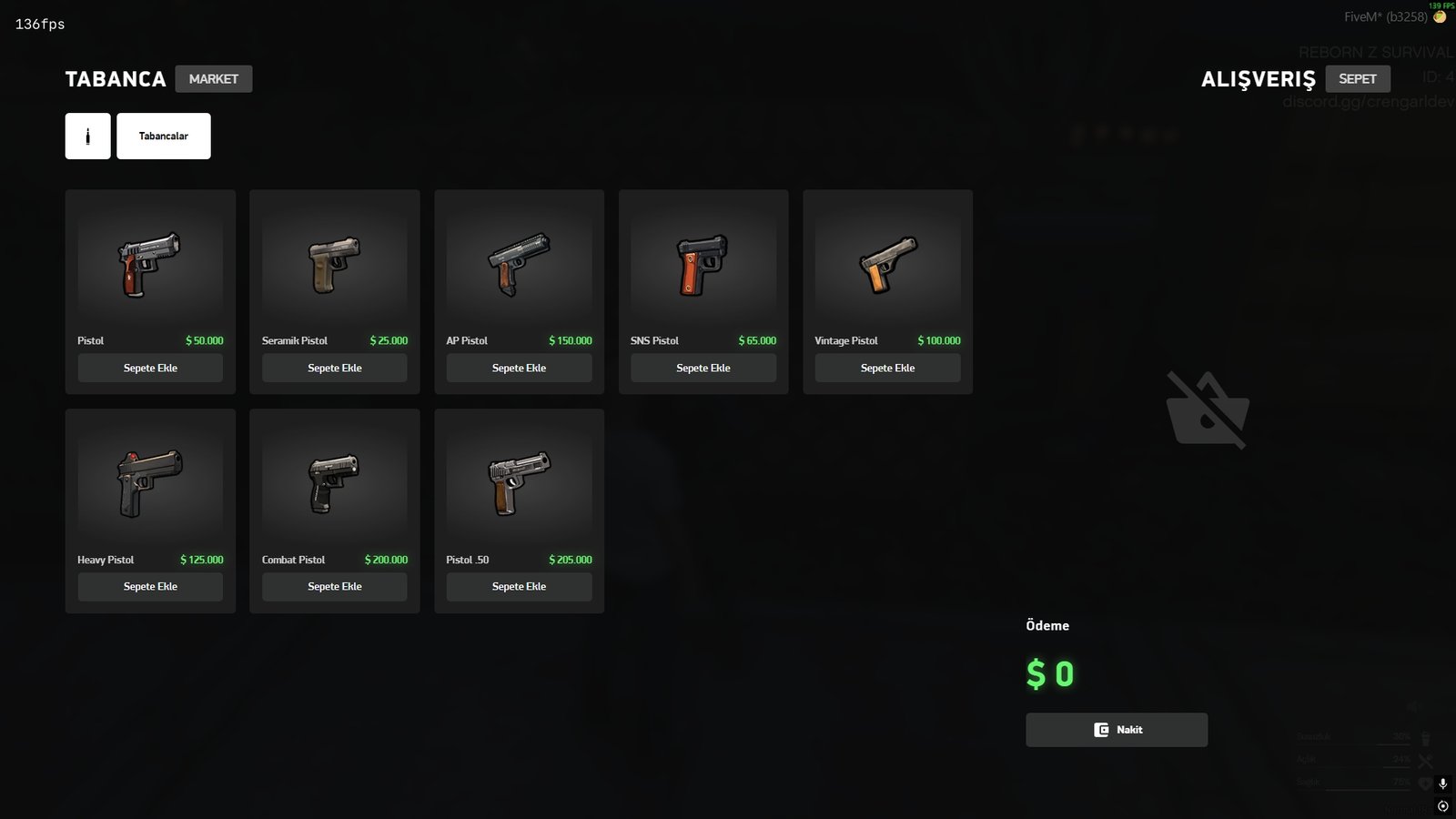The image size is (1456, 819).
Task: Open the ALIŞVERİŞ panel header
Action: click(1258, 79)
